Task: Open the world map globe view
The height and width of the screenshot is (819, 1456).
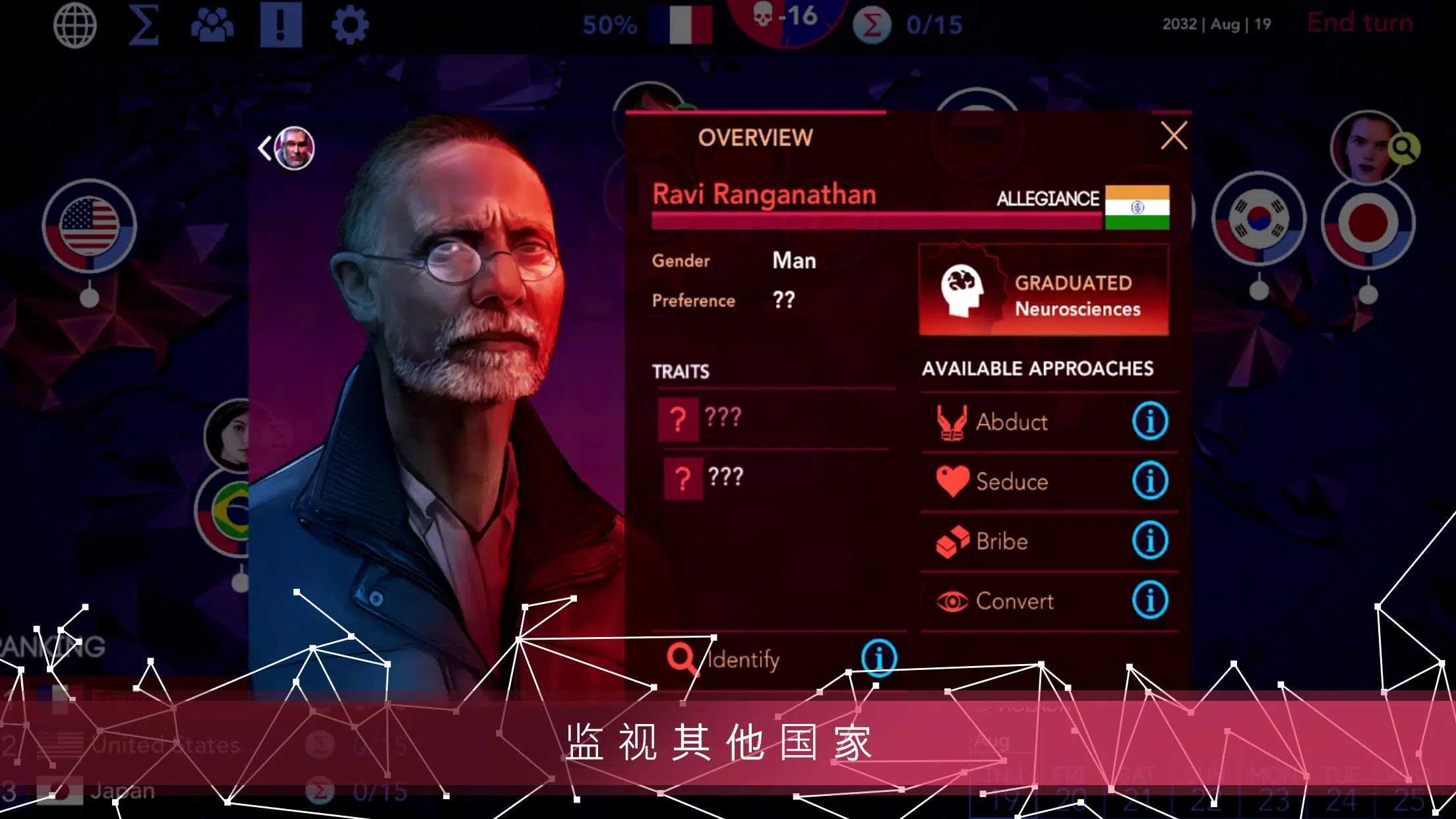Action: tap(75, 24)
